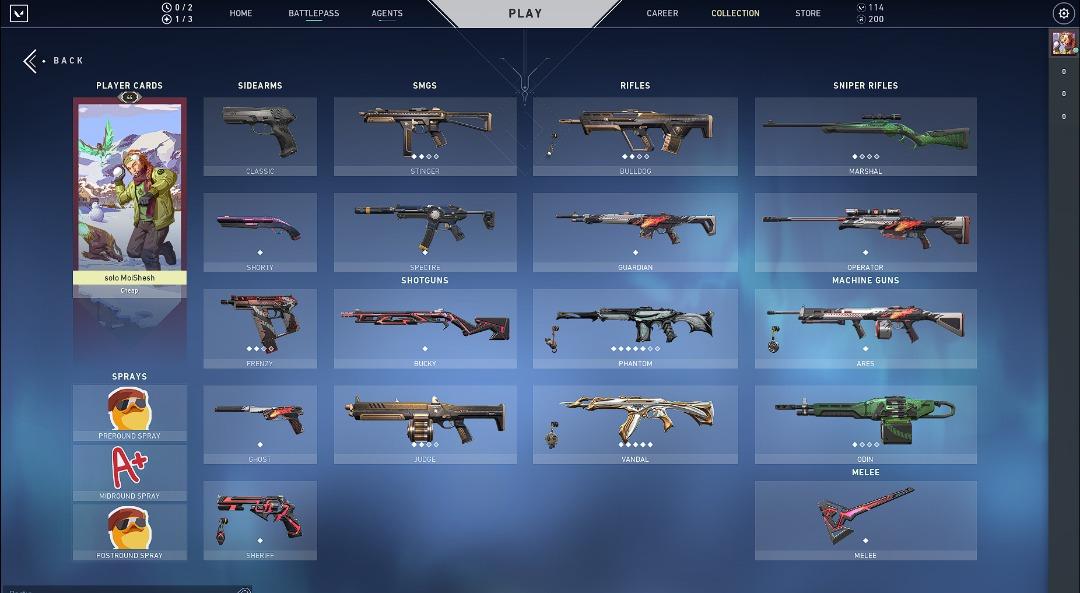Select the A+ Midround Spray slot
Image resolution: width=1080 pixels, height=593 pixels.
click(129, 472)
